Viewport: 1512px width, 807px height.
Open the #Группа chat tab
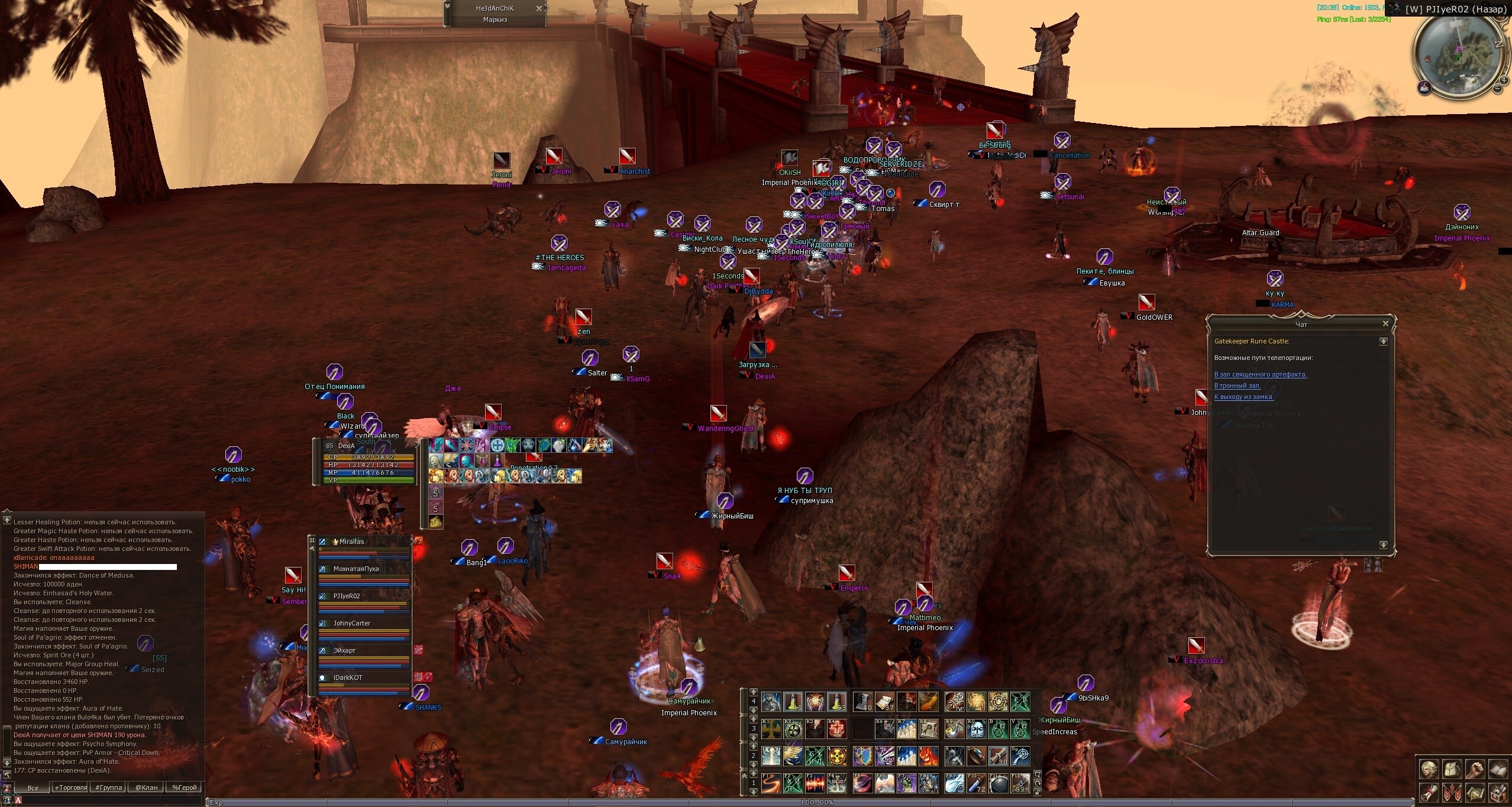pos(108,787)
